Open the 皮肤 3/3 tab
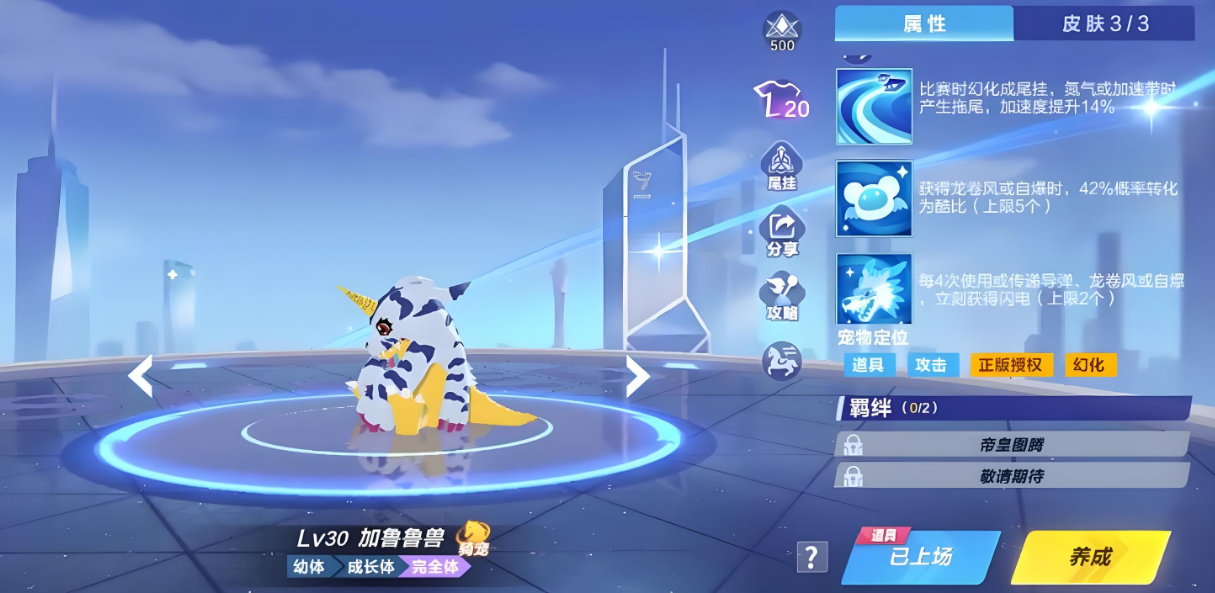The width and height of the screenshot is (1215, 593). tap(1104, 24)
